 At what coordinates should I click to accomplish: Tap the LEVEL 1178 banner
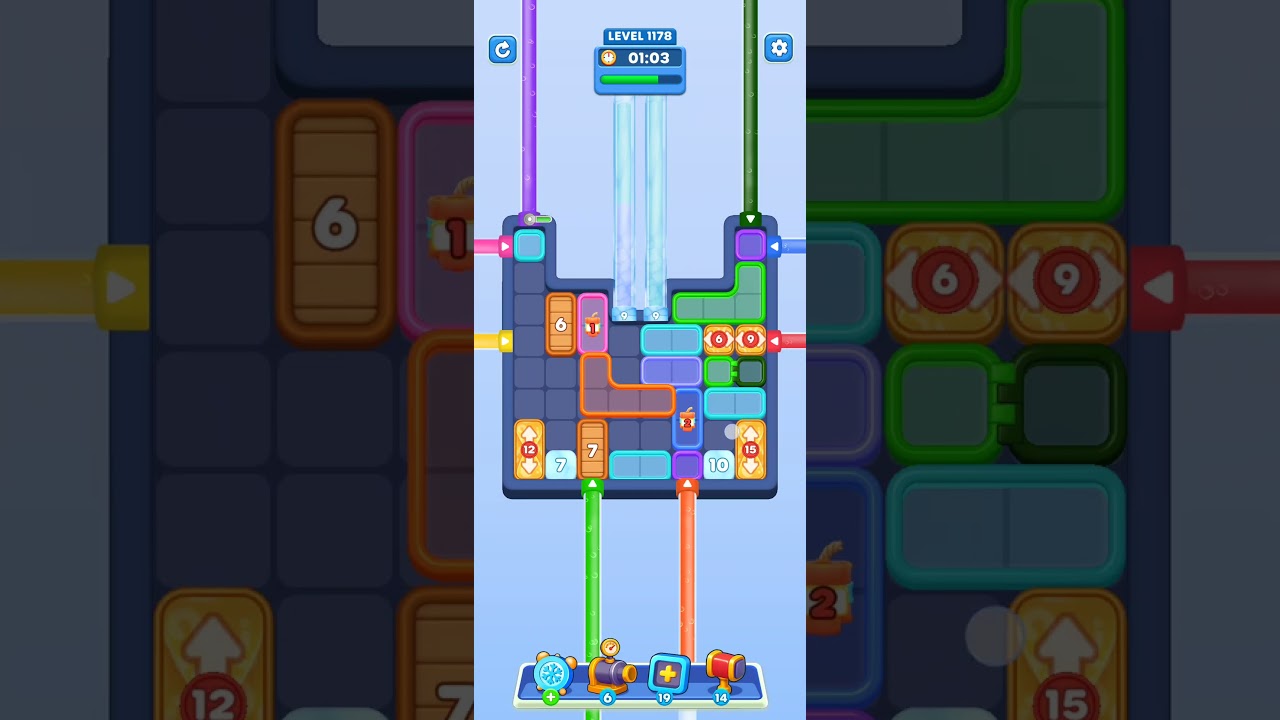point(640,36)
